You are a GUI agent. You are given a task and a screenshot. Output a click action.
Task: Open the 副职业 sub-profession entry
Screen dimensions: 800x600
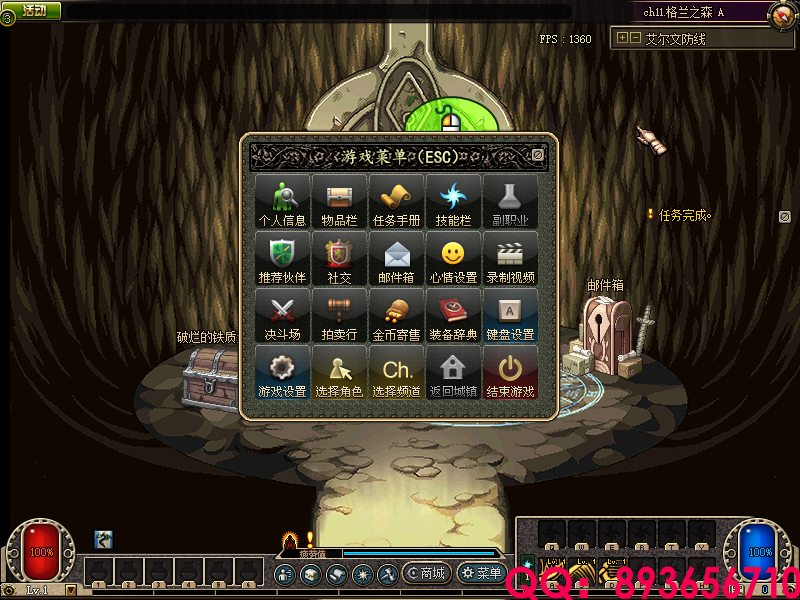[x=510, y=201]
